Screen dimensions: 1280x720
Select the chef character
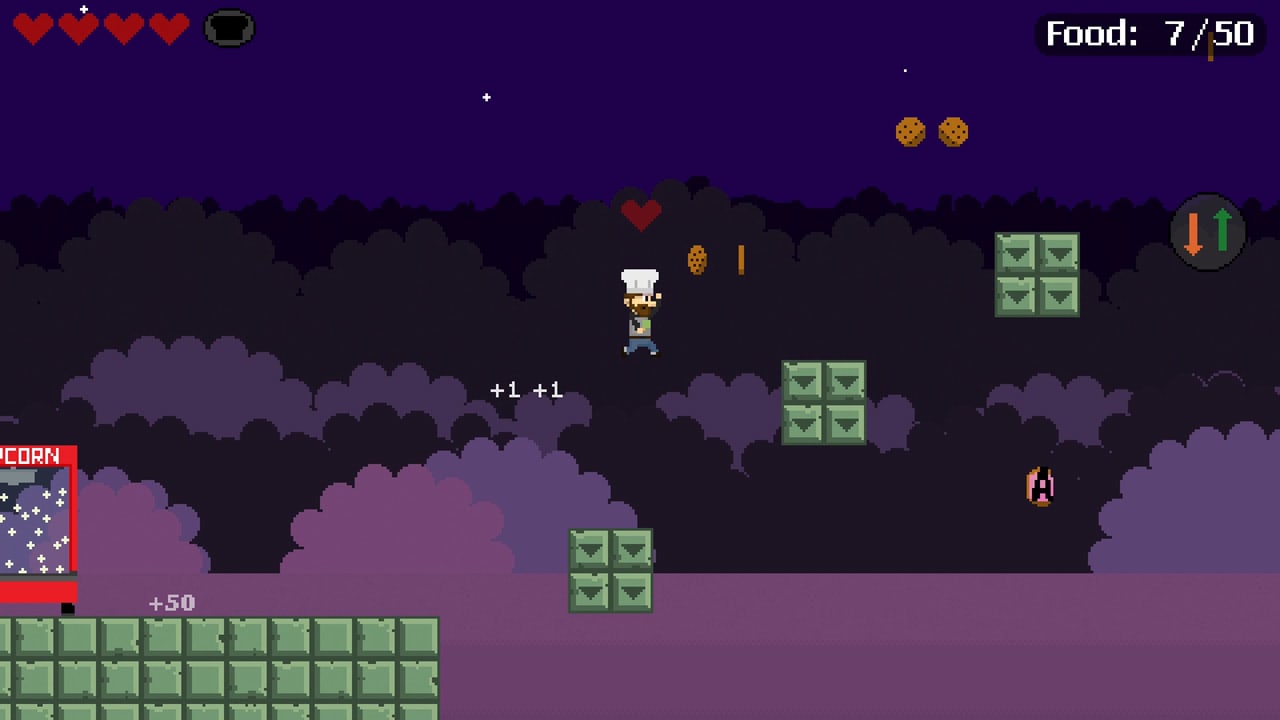[641, 310]
